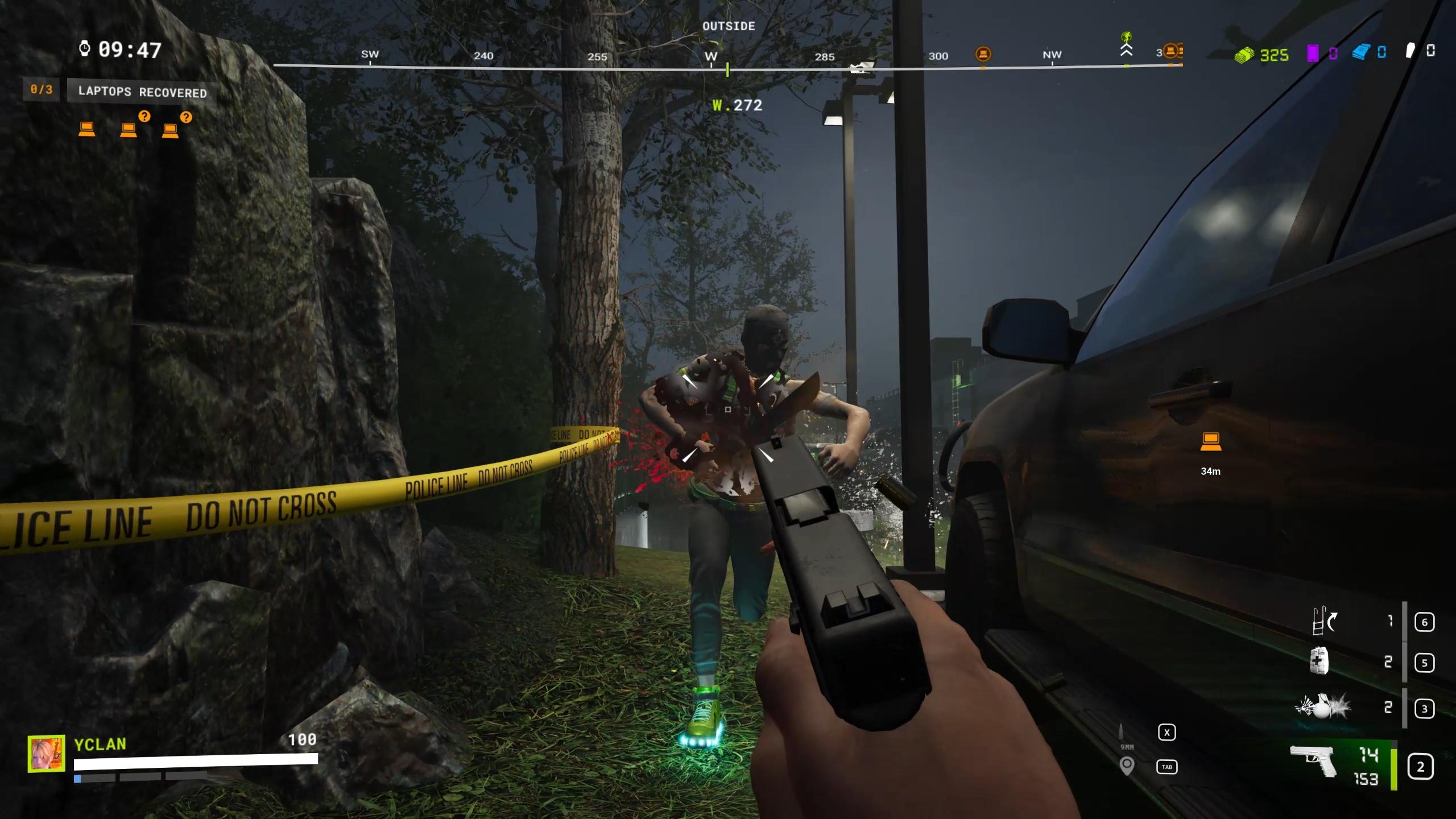
Task: Click the laptop waypoint marker at 34m
Action: [x=1210, y=442]
